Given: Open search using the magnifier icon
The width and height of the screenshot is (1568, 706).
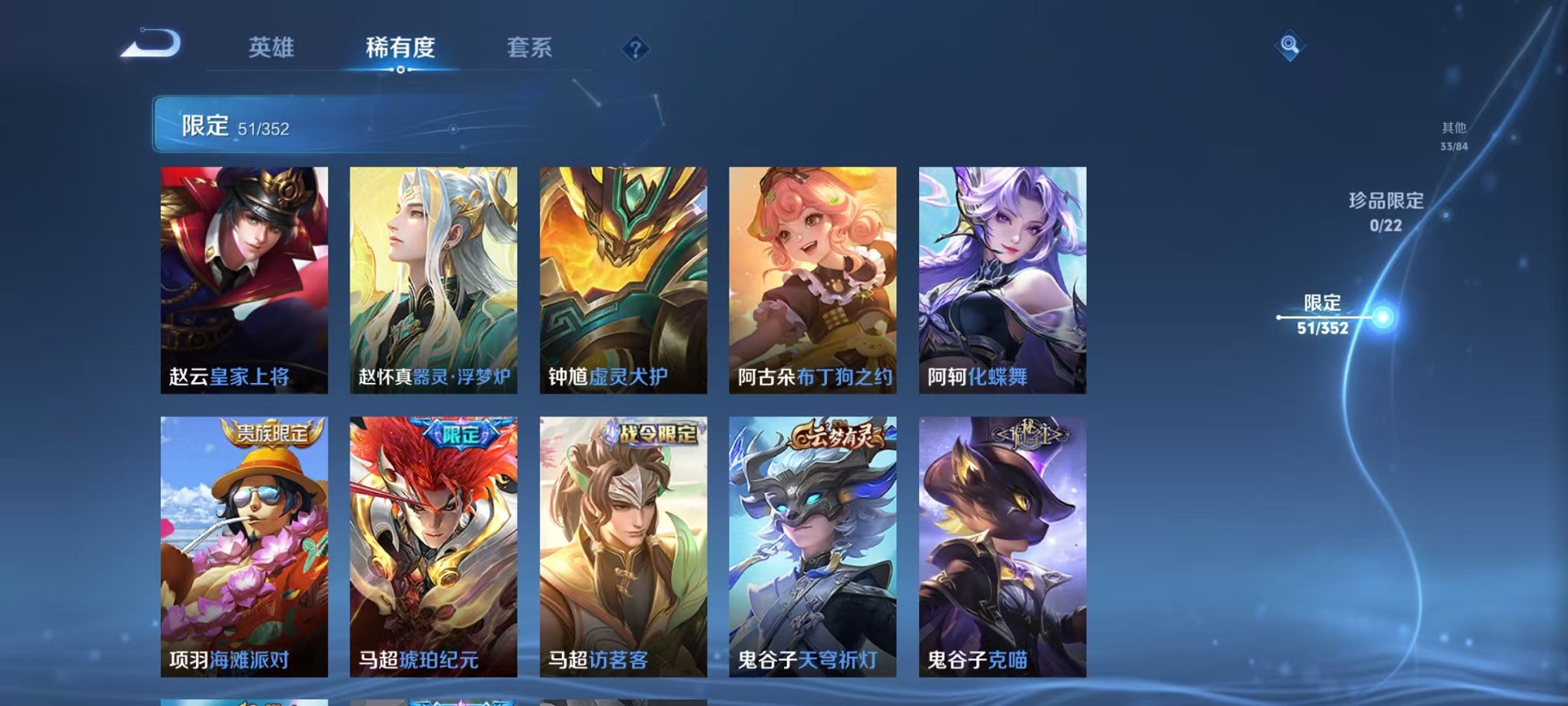Looking at the screenshot, I should pos(1289,46).
